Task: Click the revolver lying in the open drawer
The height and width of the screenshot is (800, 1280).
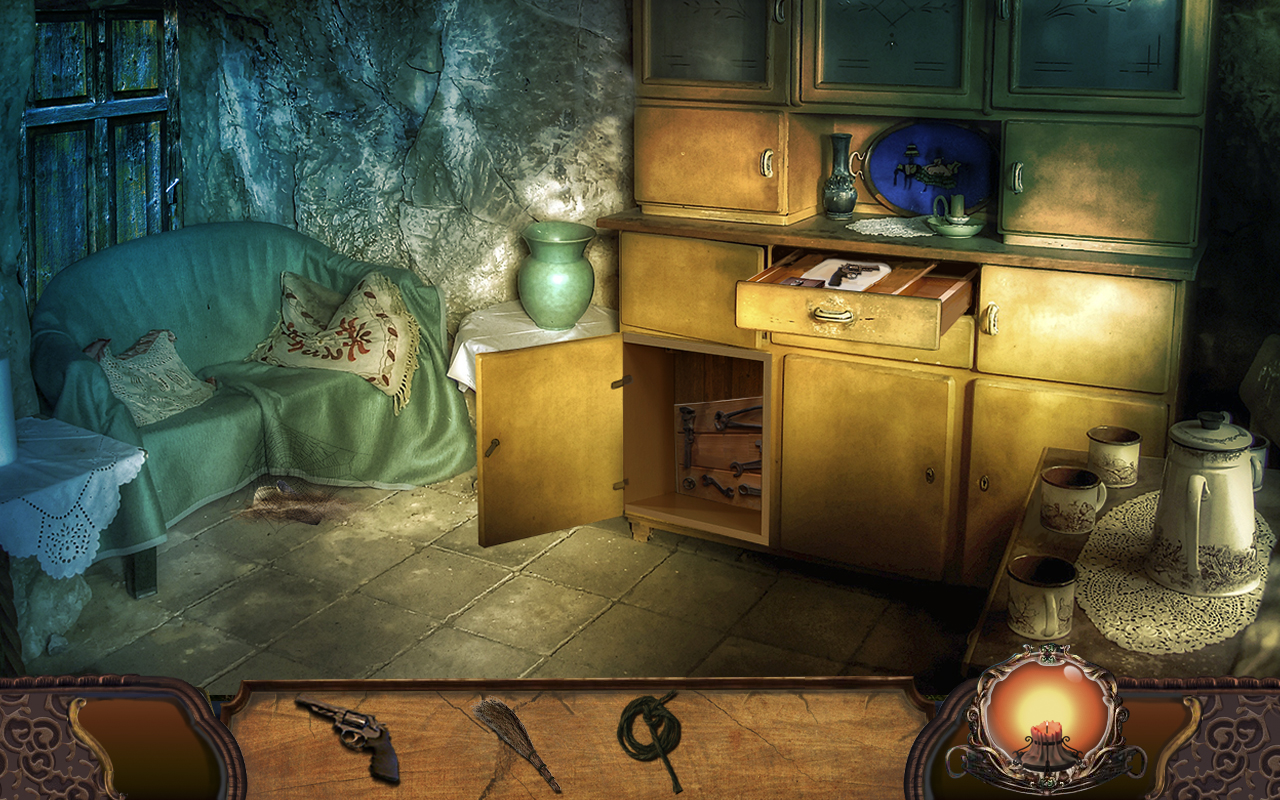Action: point(852,271)
